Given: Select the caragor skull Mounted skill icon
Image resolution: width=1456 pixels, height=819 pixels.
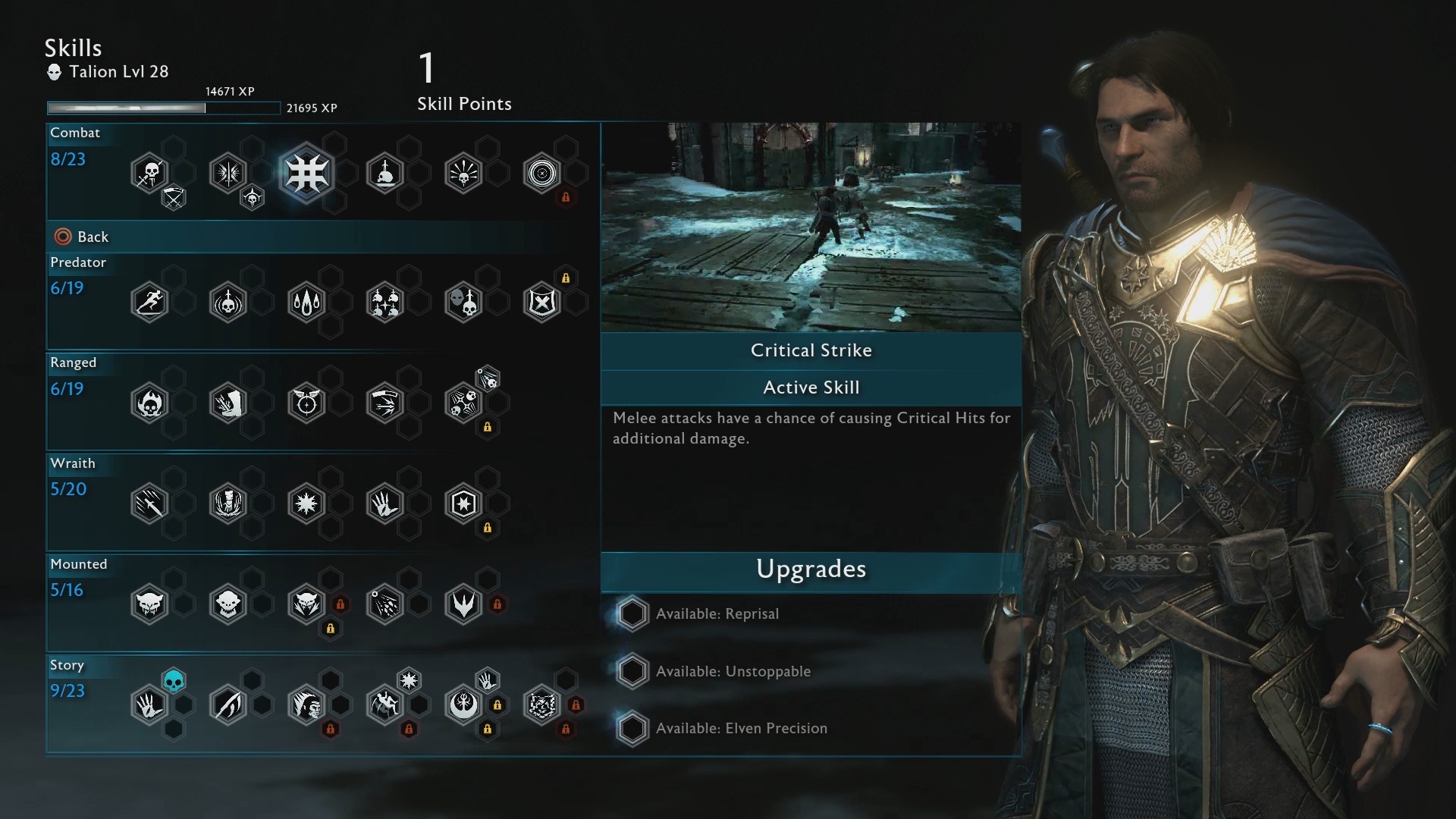Looking at the screenshot, I should pyautogui.click(x=149, y=604).
